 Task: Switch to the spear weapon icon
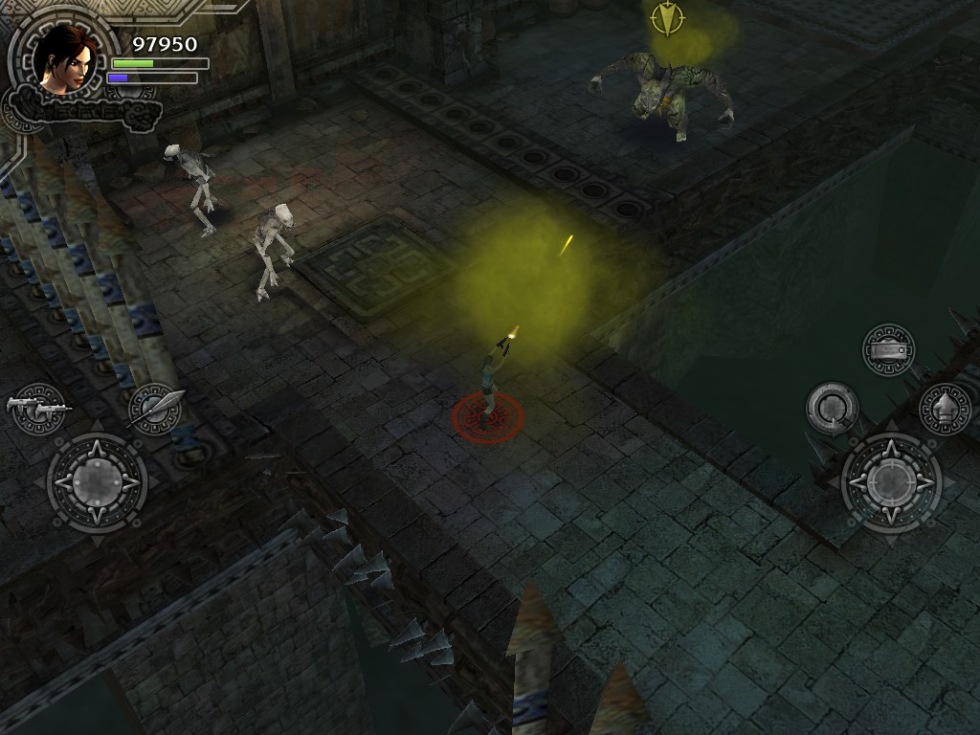(156, 408)
